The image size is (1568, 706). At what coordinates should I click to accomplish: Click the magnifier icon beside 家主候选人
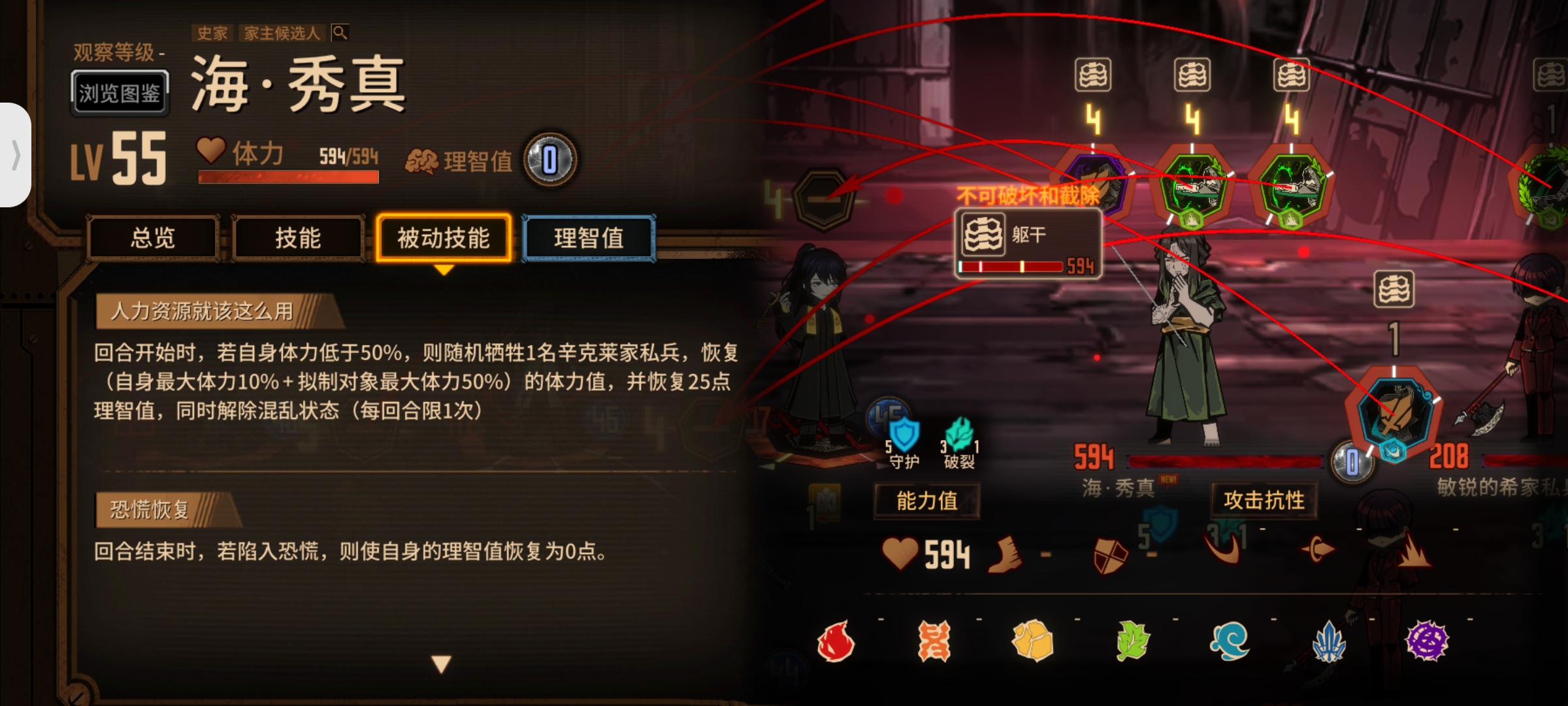(340, 32)
